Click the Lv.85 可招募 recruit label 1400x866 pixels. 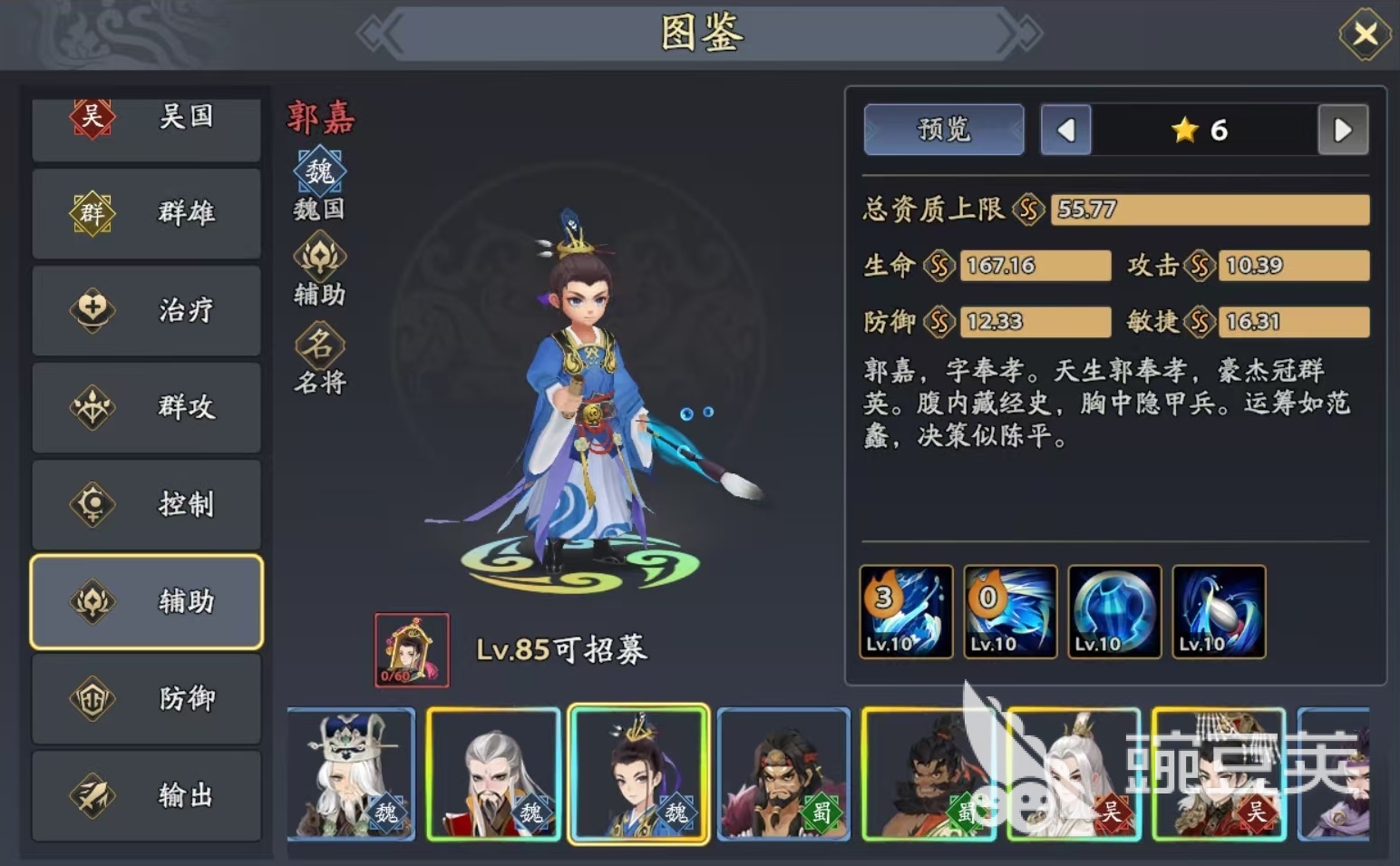pyautogui.click(x=563, y=649)
